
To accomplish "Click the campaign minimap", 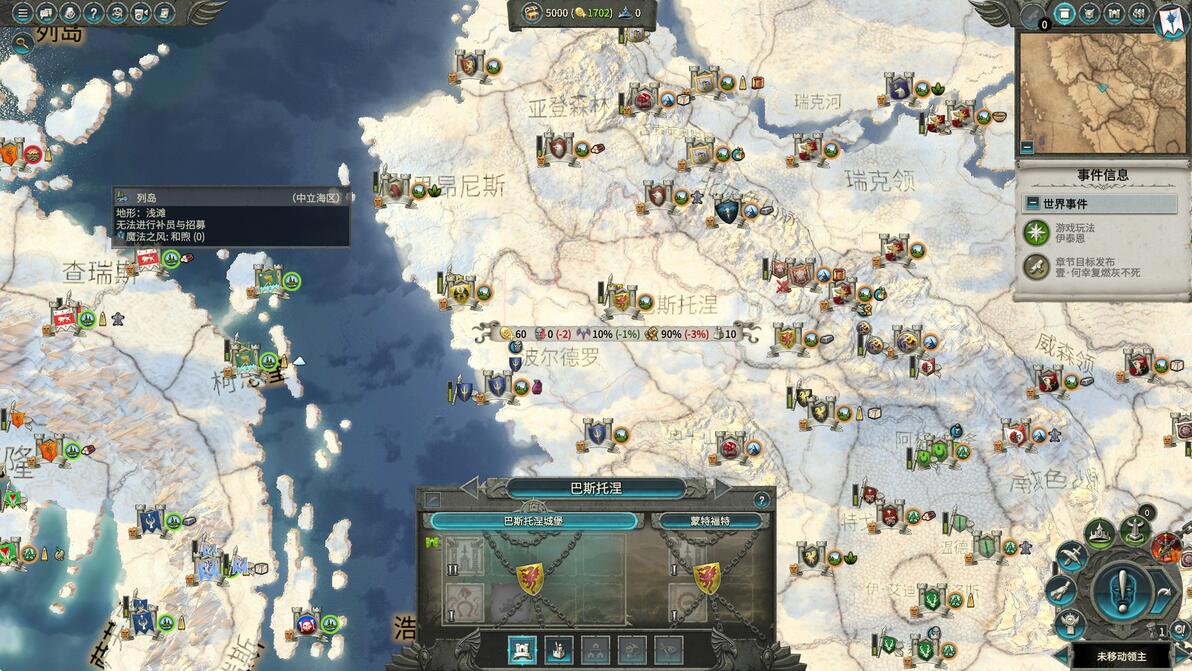I will click(x=1101, y=91).
